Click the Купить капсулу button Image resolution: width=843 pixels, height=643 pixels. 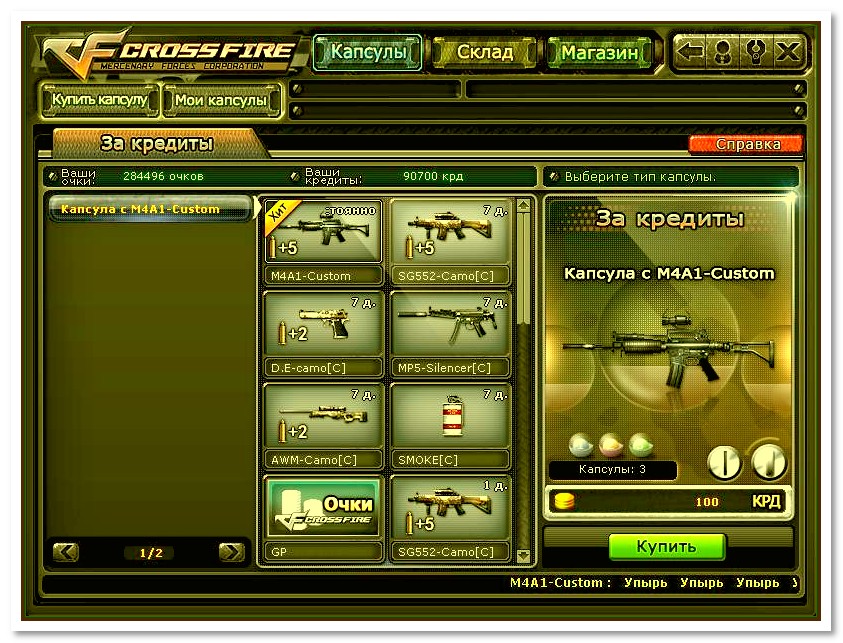[100, 100]
